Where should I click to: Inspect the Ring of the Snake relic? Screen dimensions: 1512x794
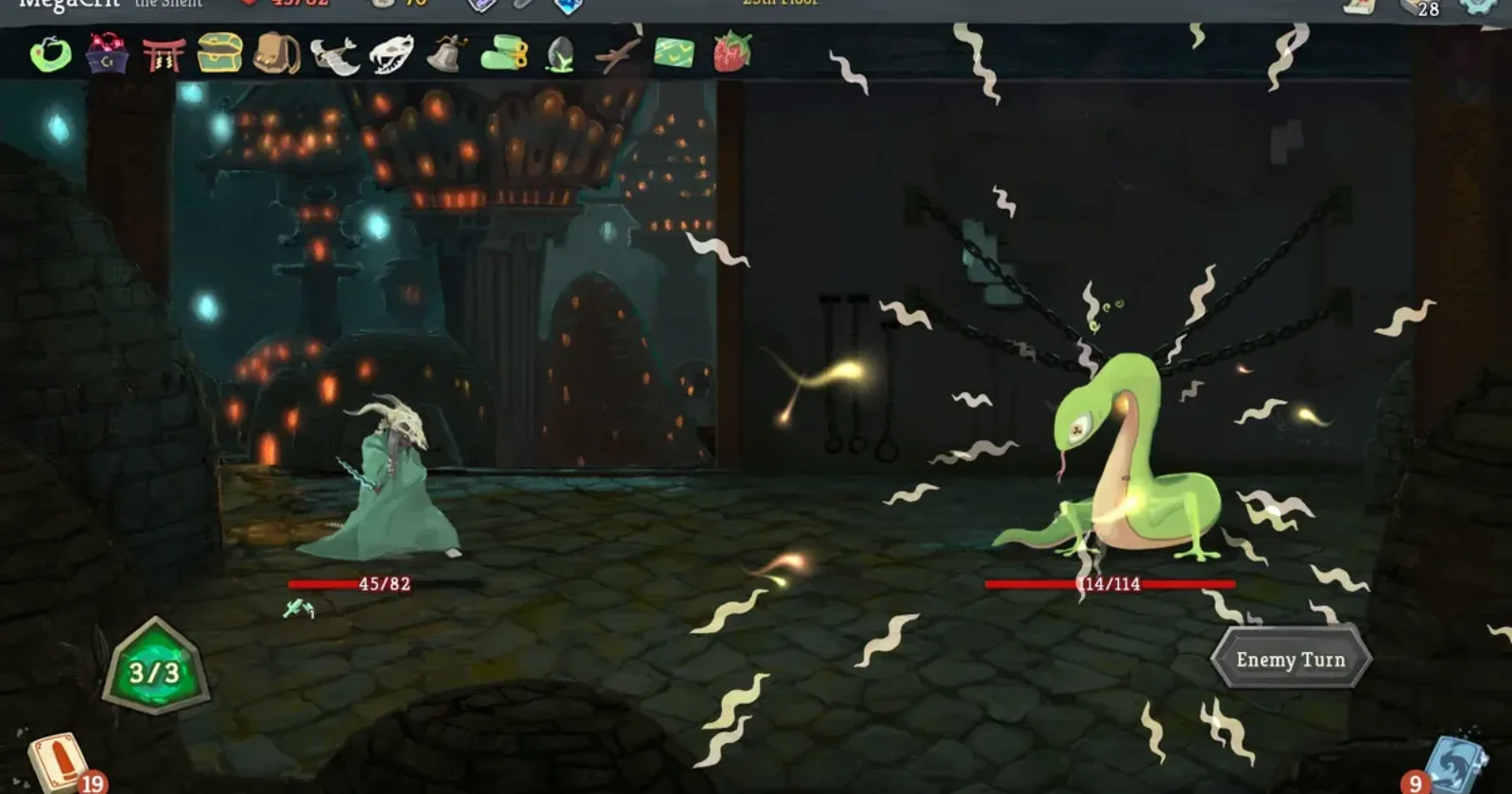coord(50,54)
